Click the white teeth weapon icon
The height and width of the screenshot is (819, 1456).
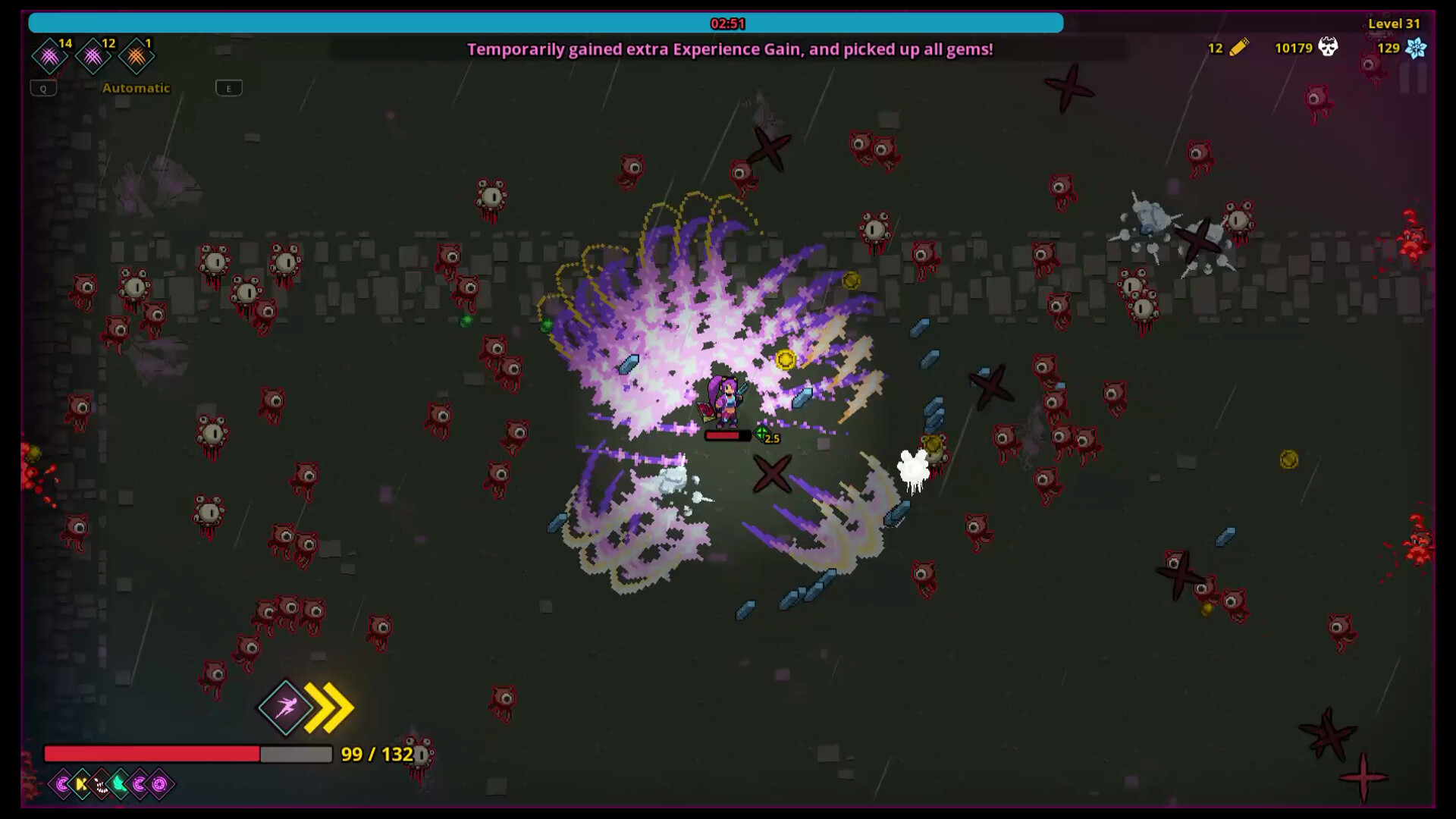coord(99,784)
